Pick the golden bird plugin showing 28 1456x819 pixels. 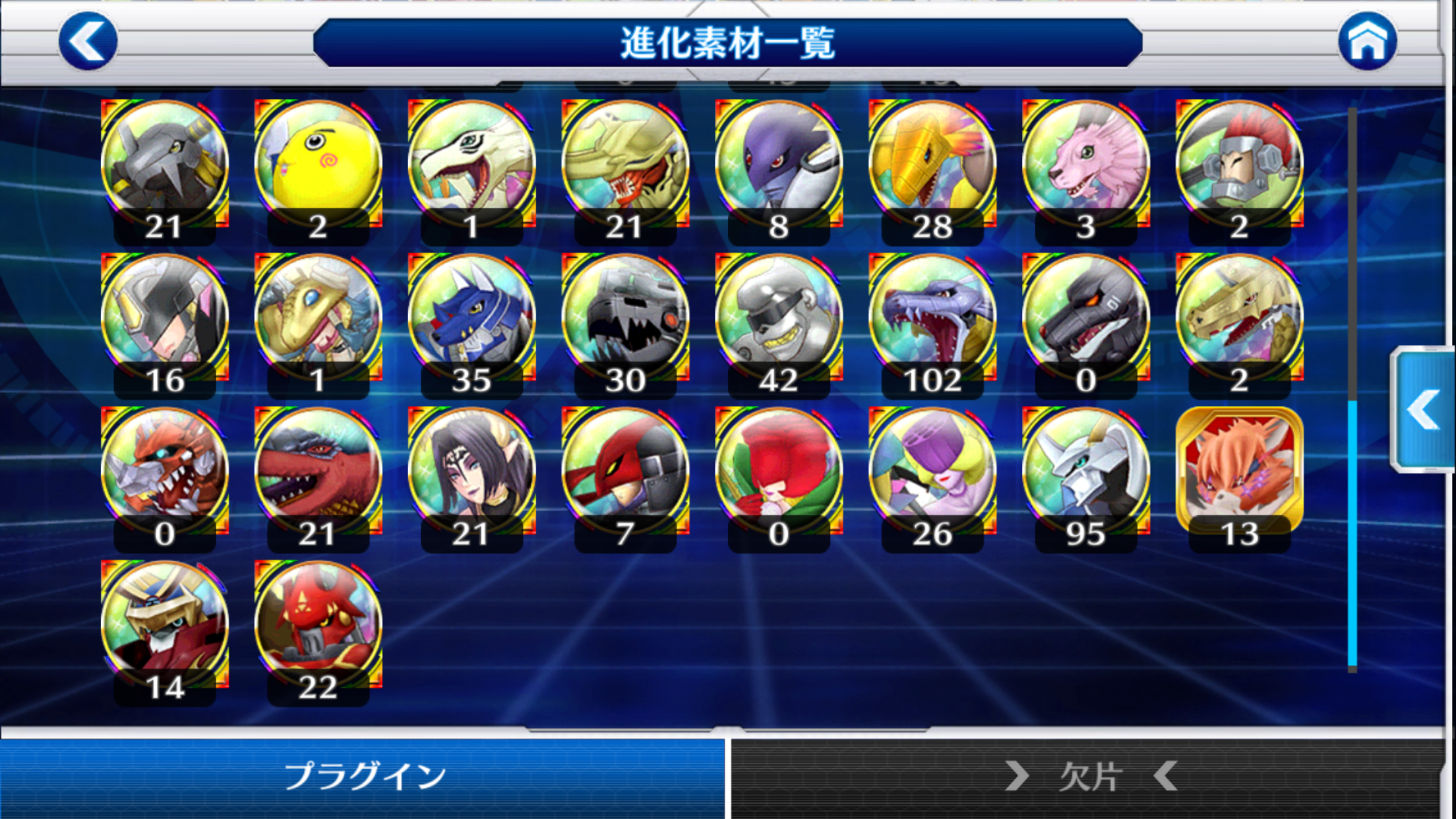coord(932,165)
